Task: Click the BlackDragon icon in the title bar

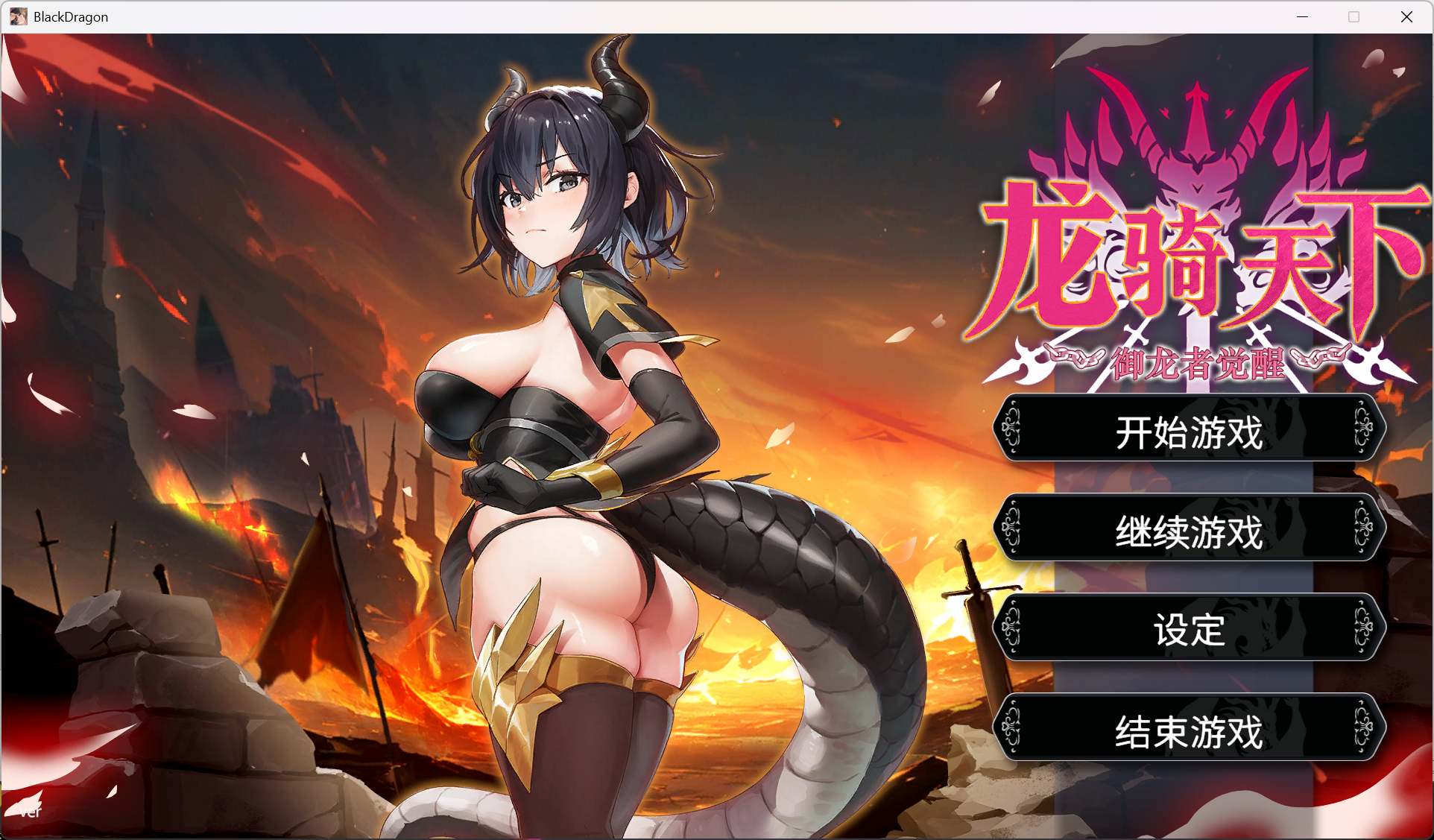Action: (18, 16)
